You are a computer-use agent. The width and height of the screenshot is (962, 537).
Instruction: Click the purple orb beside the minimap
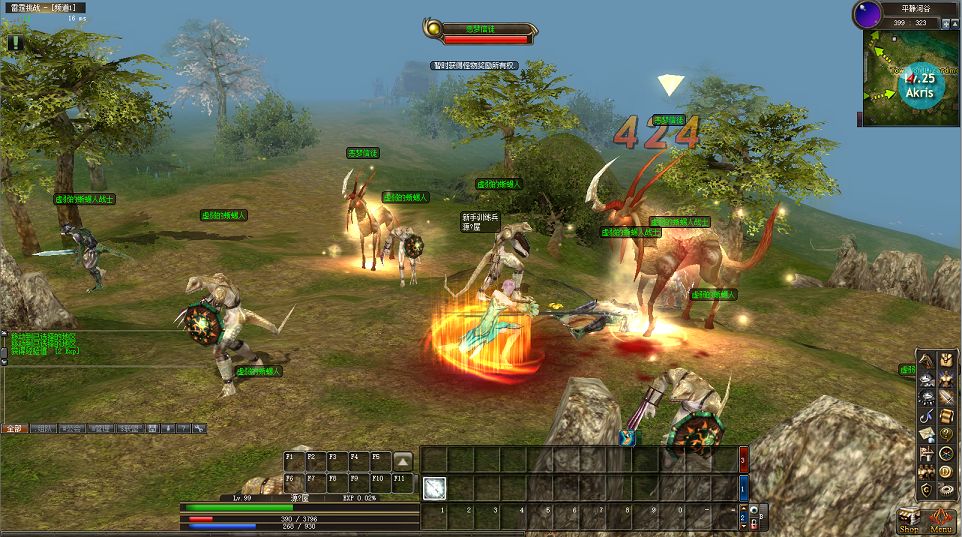coord(866,15)
